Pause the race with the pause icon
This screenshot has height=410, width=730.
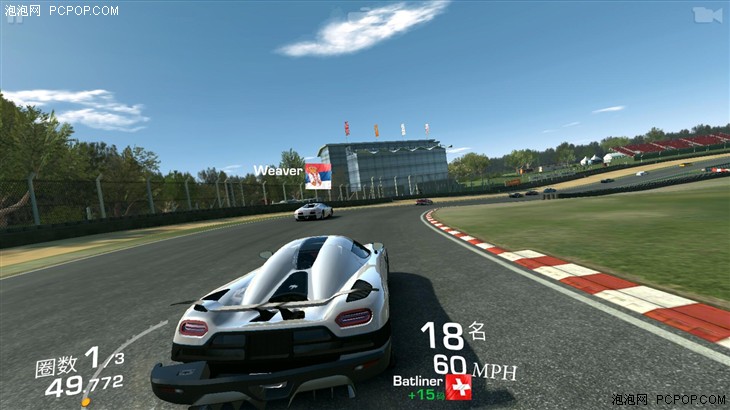pyautogui.click(x=15, y=16)
